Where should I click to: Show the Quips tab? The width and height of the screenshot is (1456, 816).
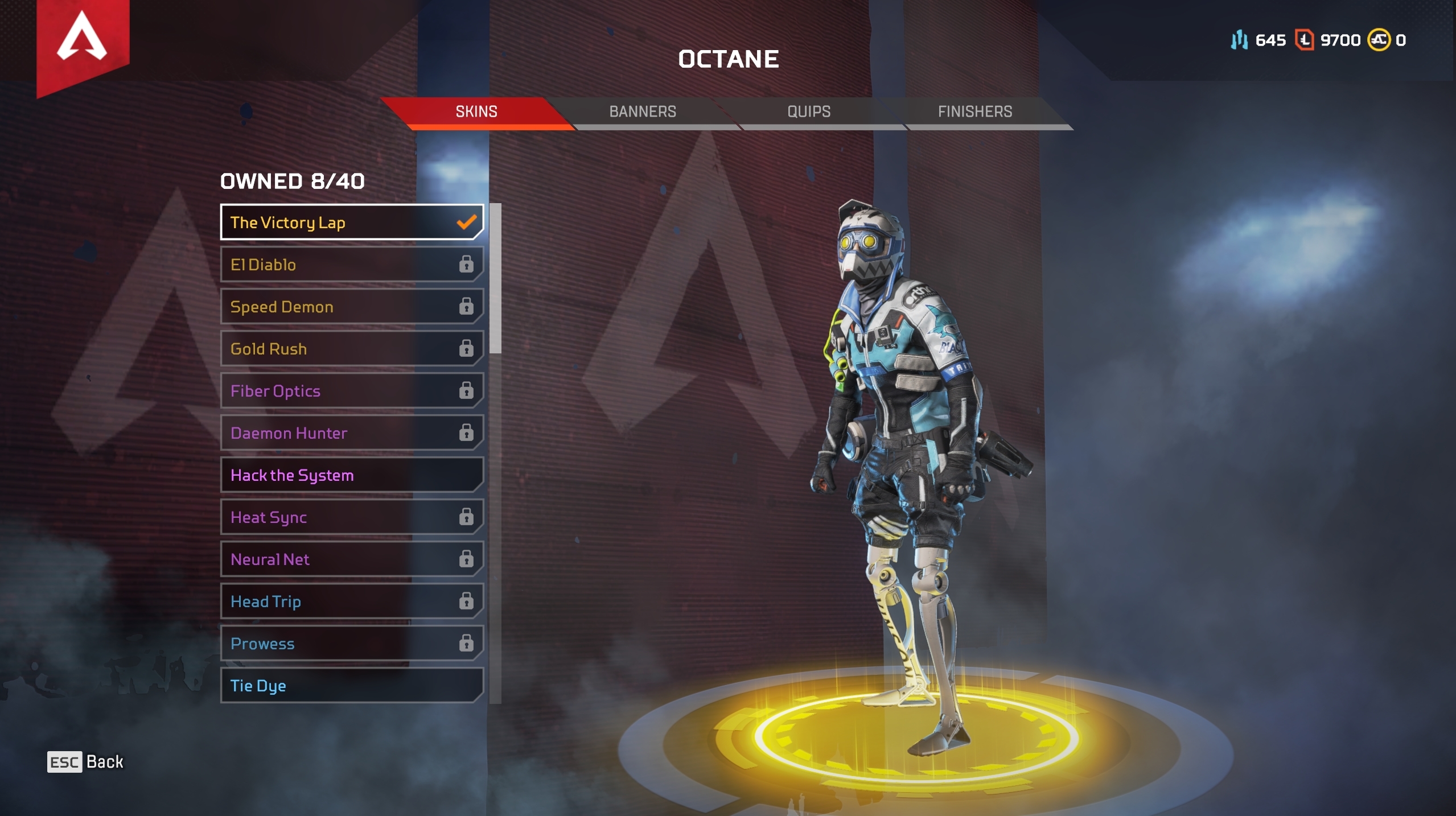tap(809, 112)
